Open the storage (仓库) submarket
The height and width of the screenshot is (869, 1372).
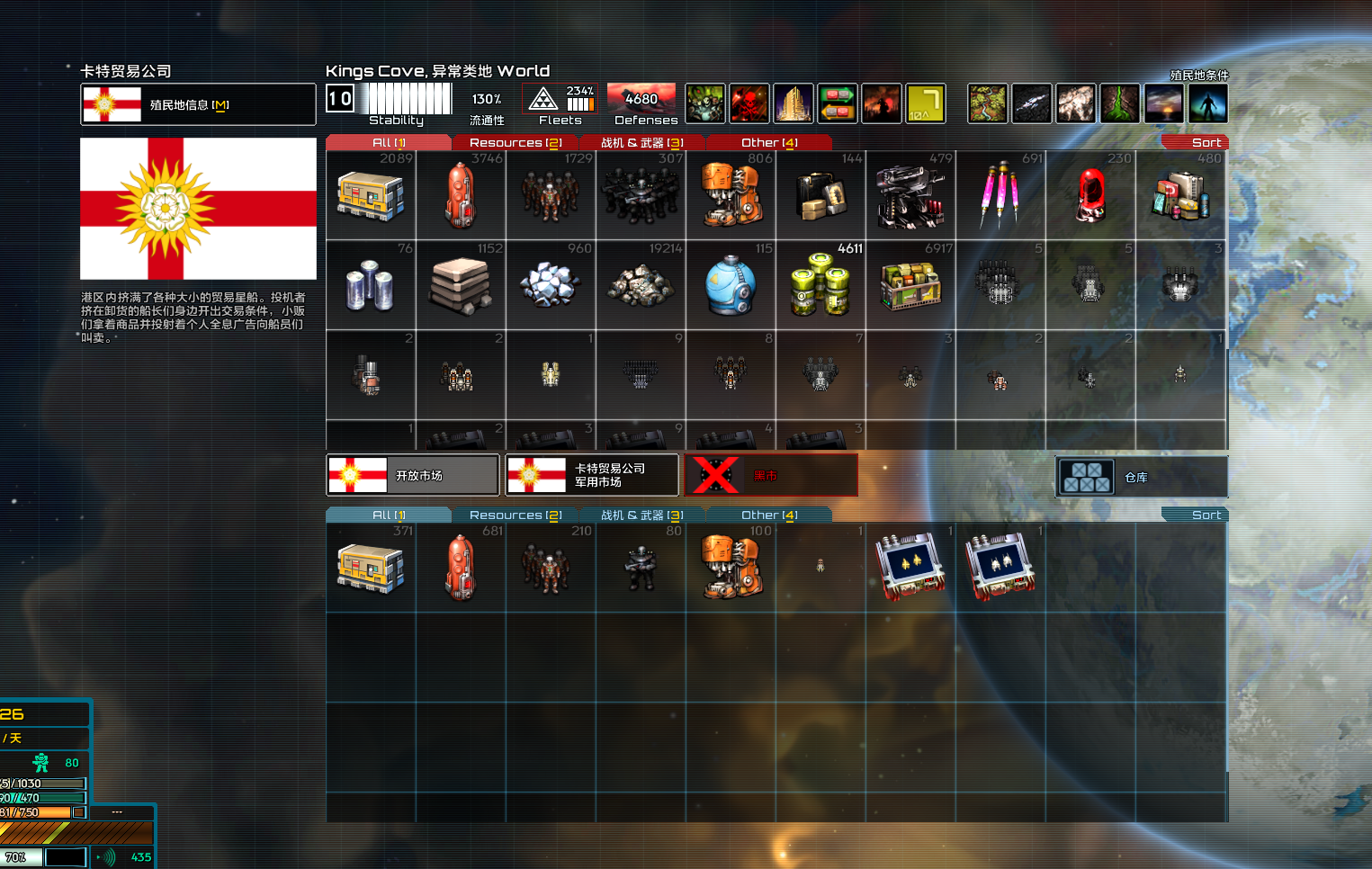pyautogui.click(x=1141, y=477)
